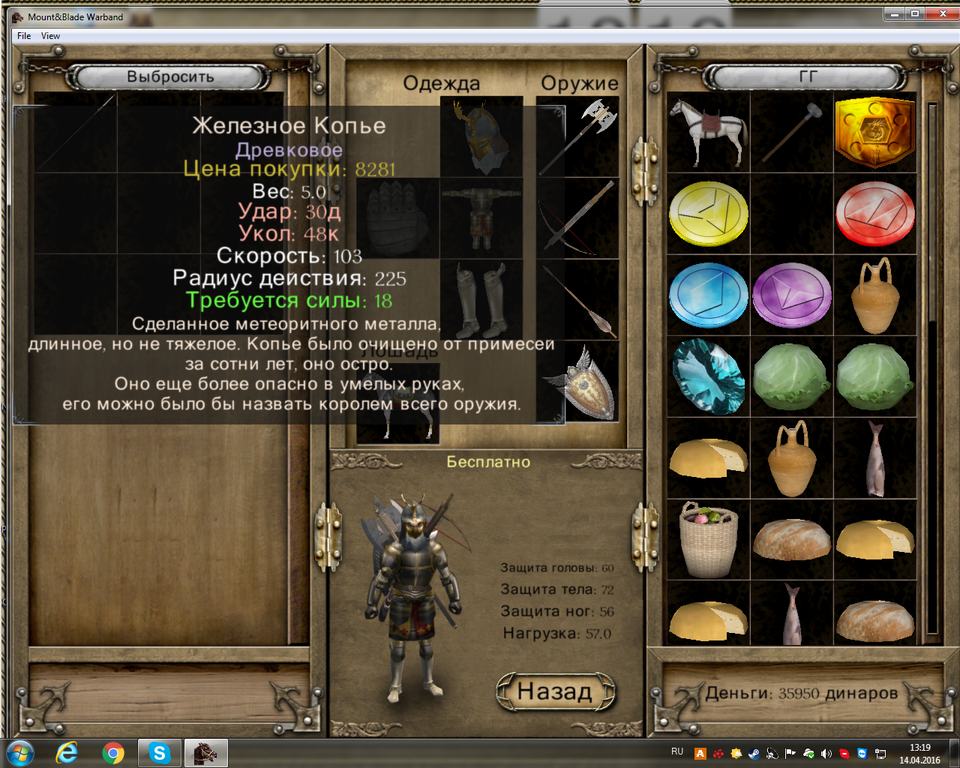The image size is (960, 768).
Task: Choose the yellow round gem token
Action: tap(708, 214)
